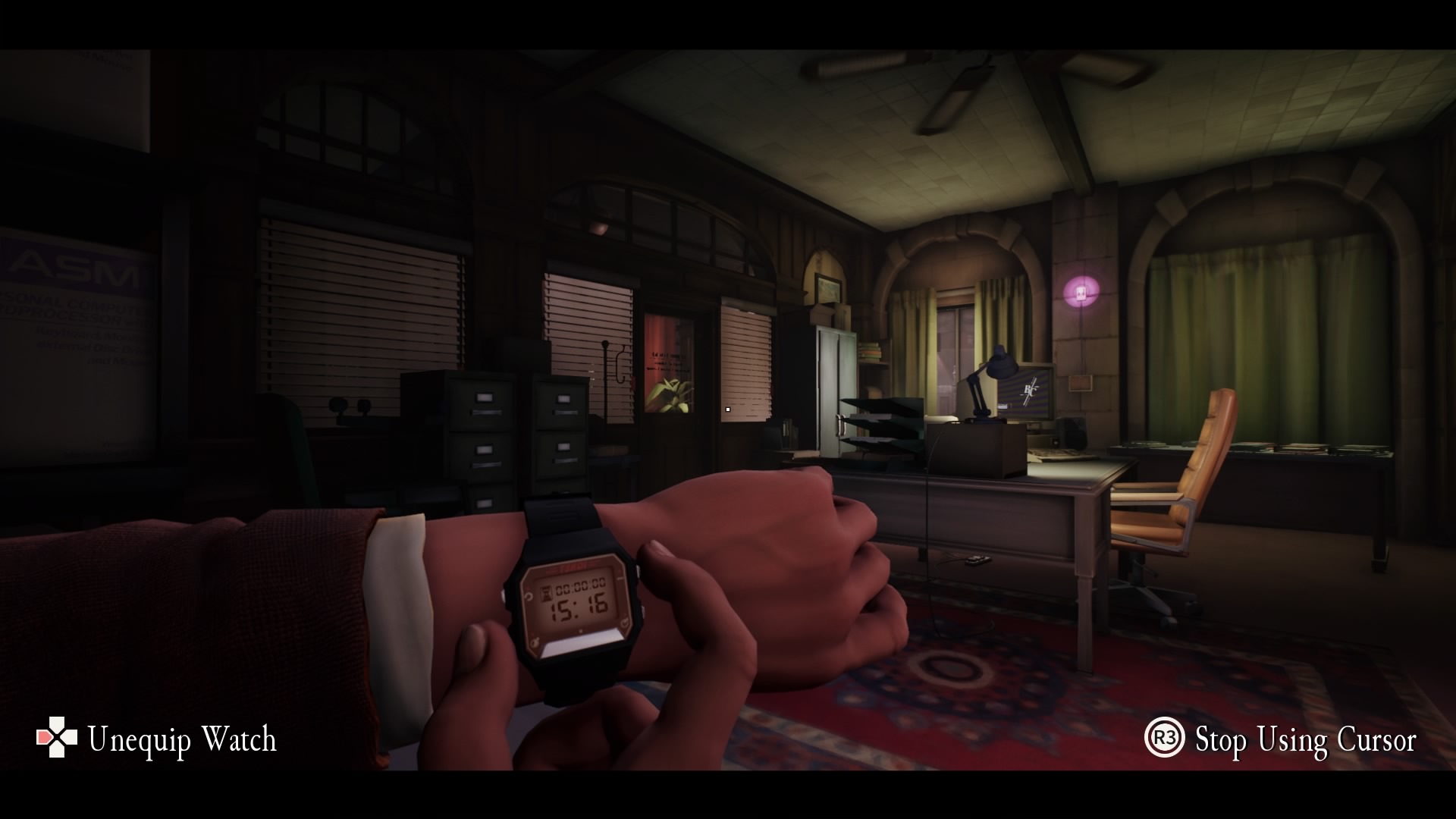Open the office door with the glass window
This screenshot has height=819, width=1456.
click(671, 364)
